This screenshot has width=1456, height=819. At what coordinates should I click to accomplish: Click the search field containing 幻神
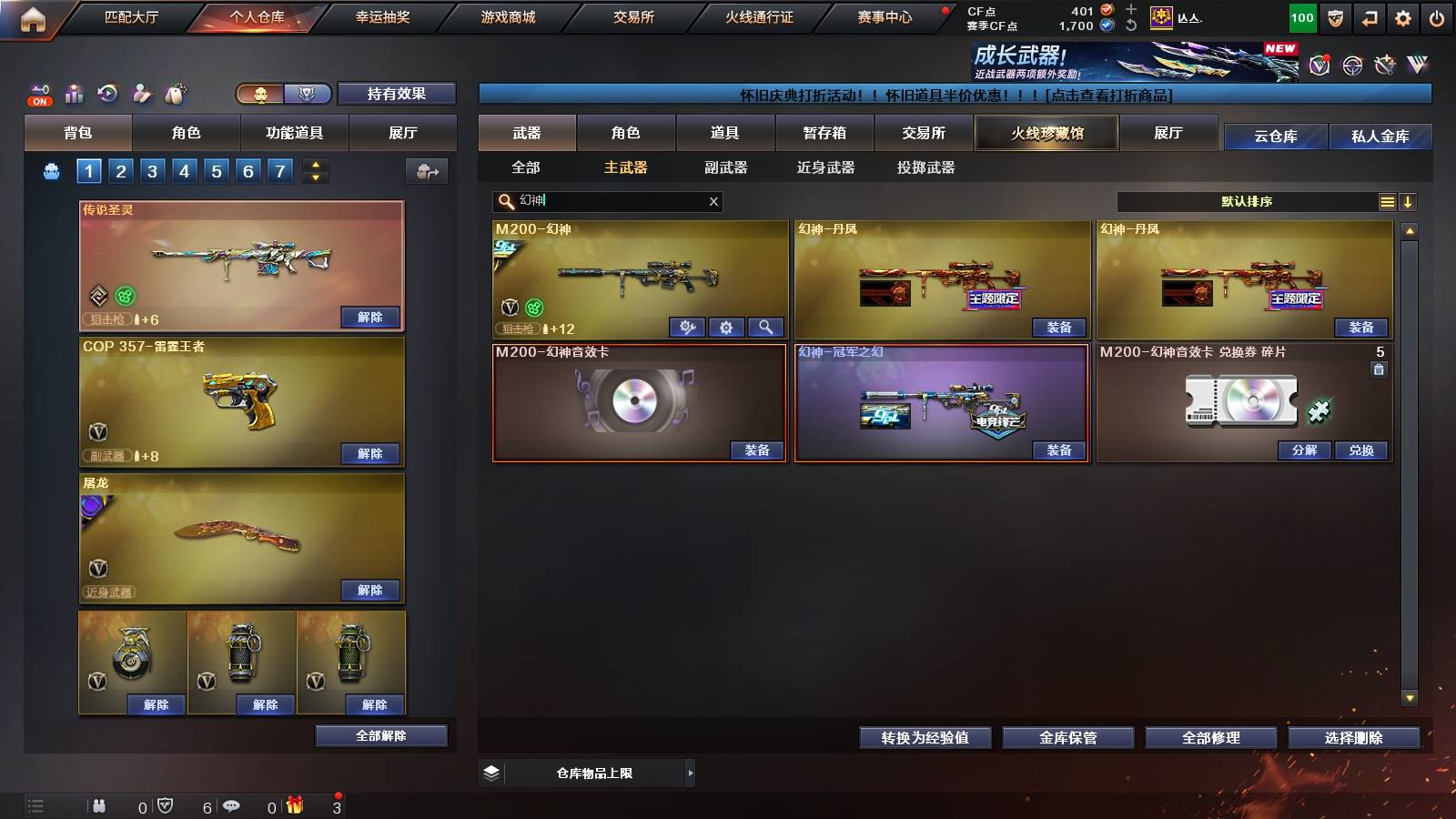pos(601,201)
